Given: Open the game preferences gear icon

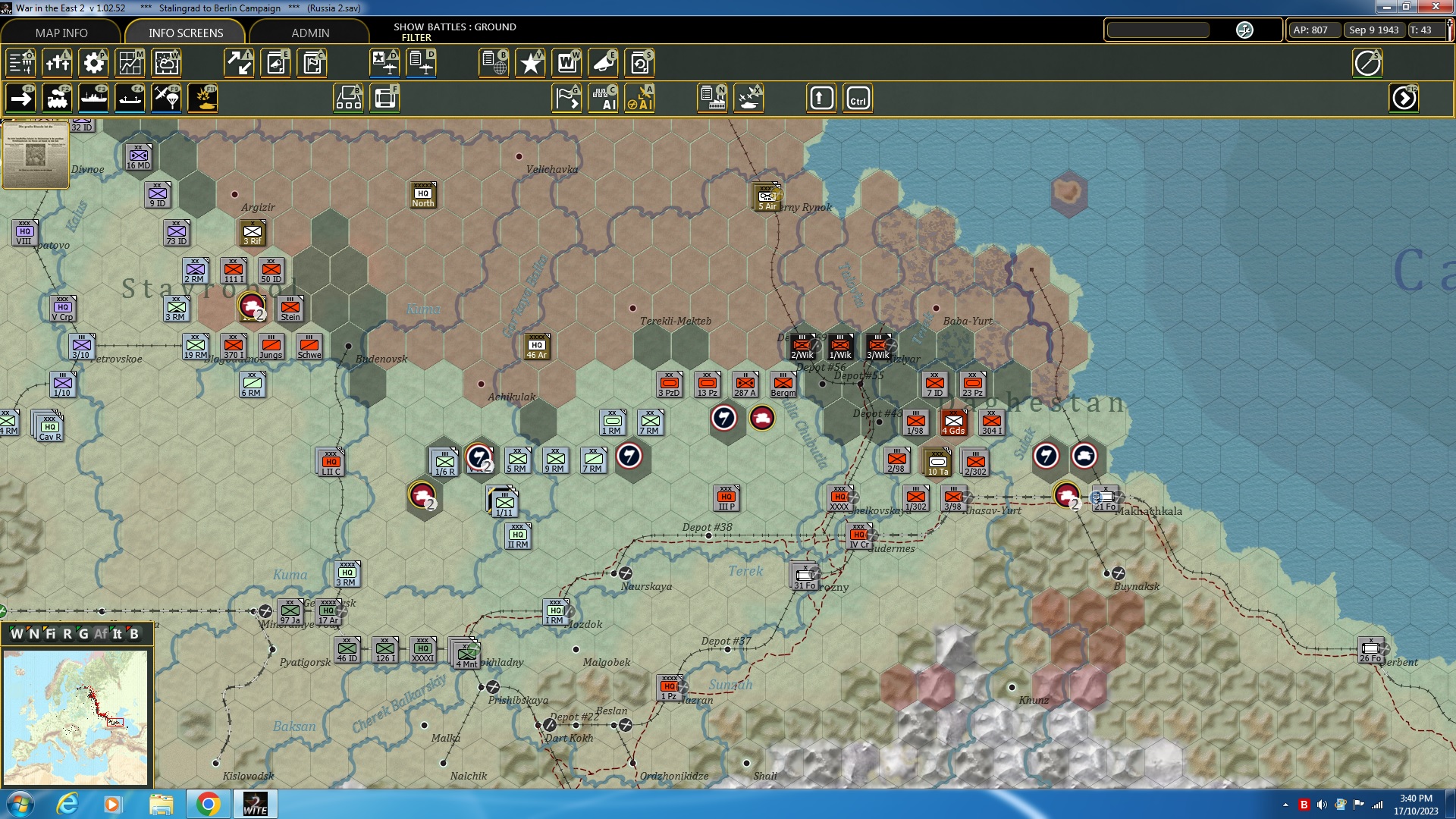Looking at the screenshot, I should coord(93,63).
